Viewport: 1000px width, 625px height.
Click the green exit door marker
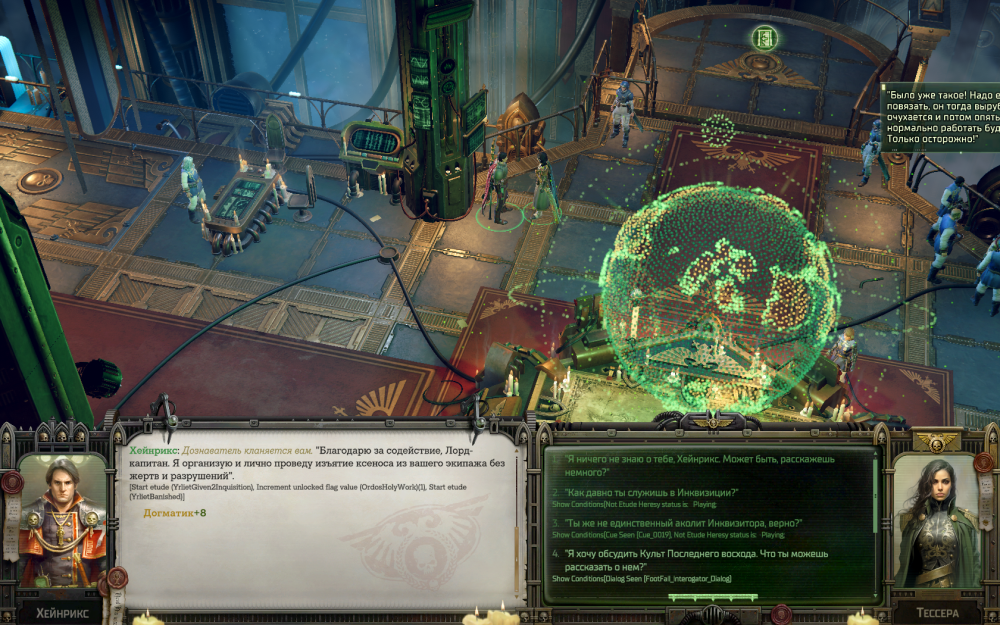click(765, 39)
